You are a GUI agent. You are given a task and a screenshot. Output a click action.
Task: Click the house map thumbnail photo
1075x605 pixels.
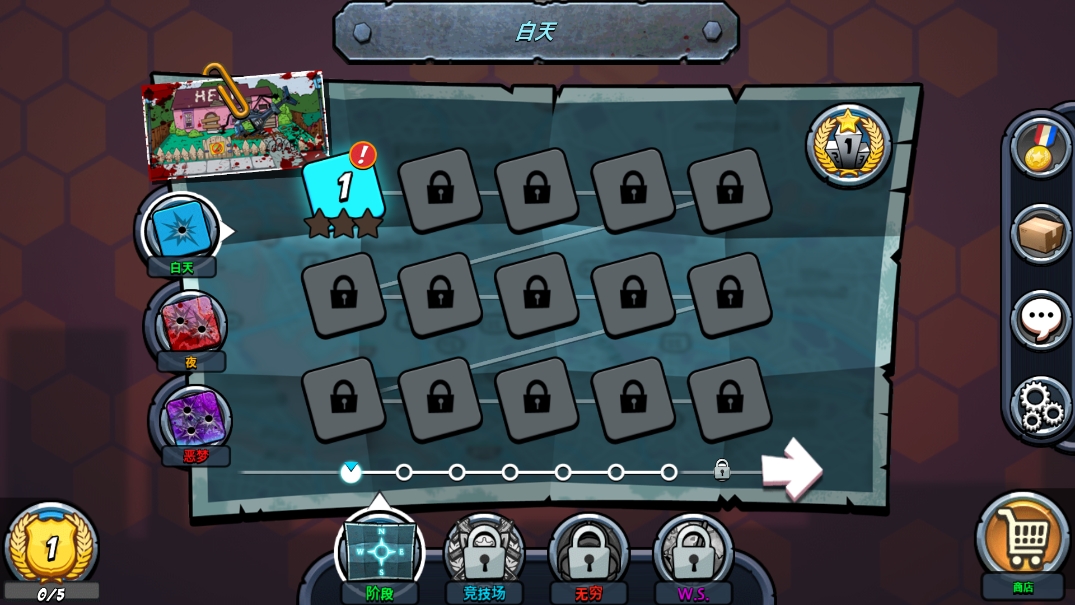click(236, 124)
